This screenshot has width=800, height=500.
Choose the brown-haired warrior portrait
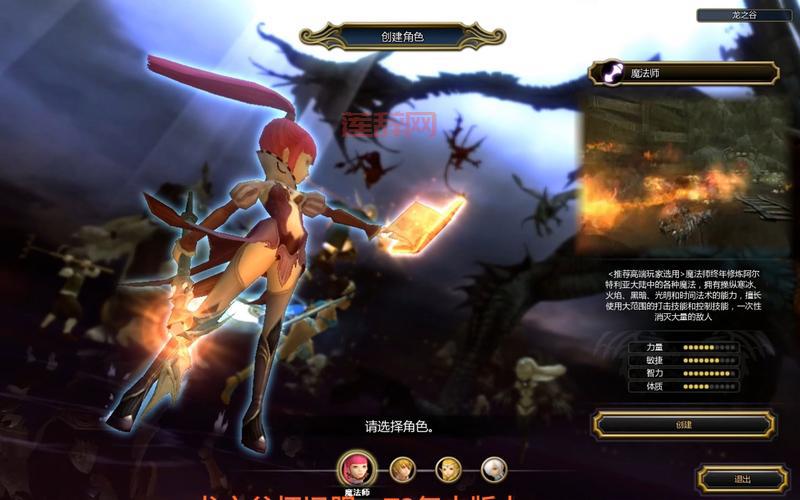(402, 468)
